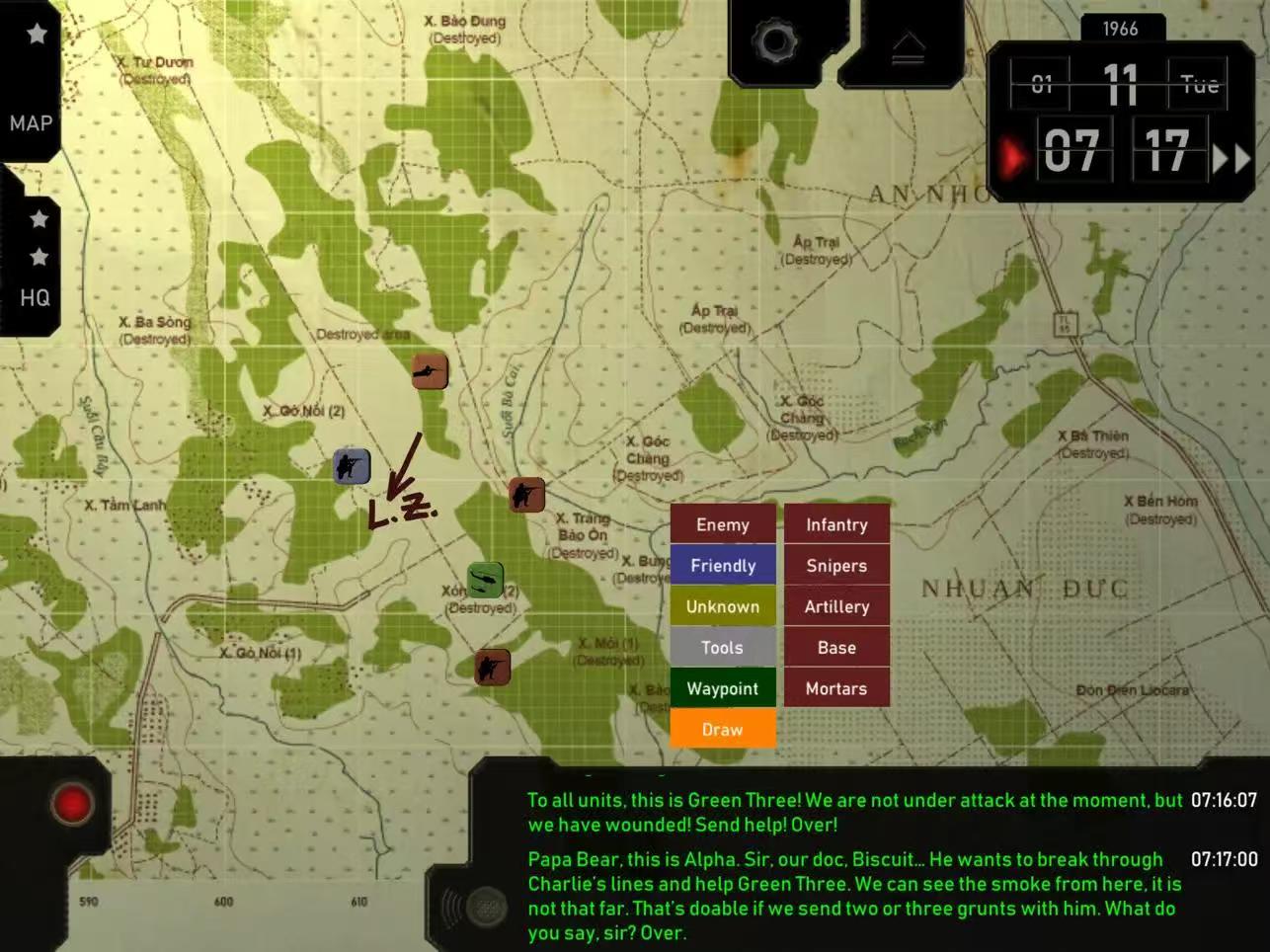Viewport: 1270px width, 952px height.
Task: Activate the Draw option
Action: 723,730
